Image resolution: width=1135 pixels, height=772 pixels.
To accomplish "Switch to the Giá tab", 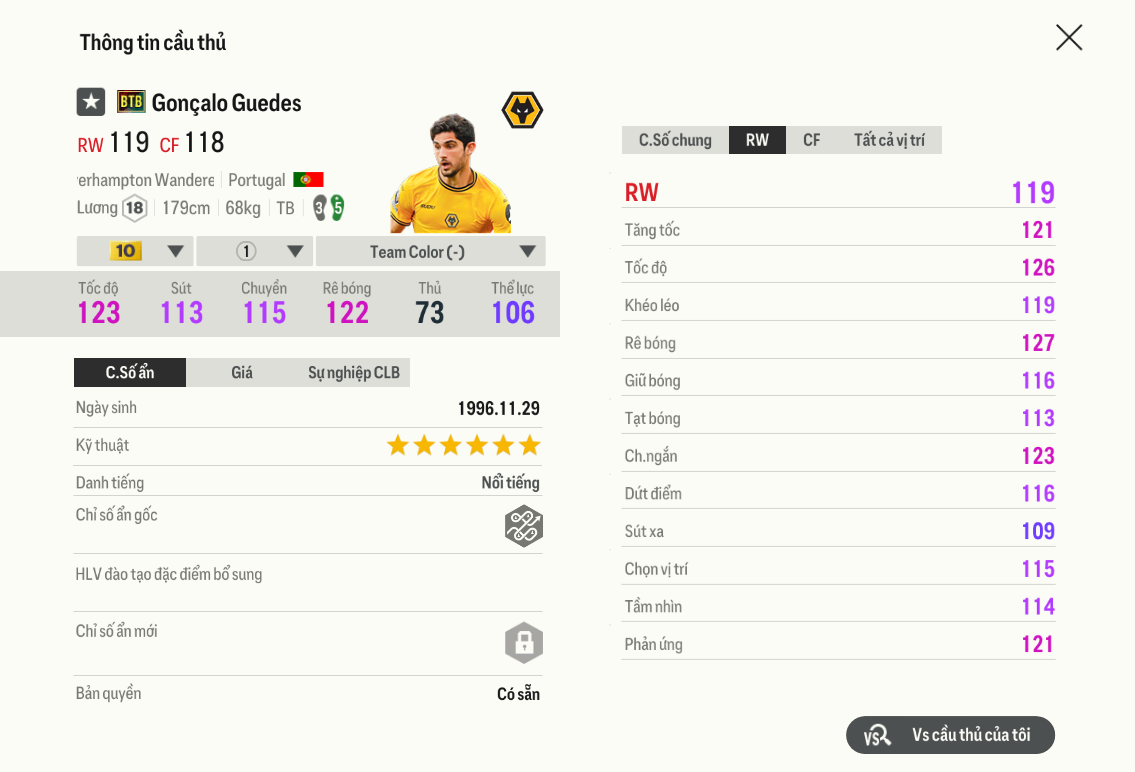I will pyautogui.click(x=242, y=373).
